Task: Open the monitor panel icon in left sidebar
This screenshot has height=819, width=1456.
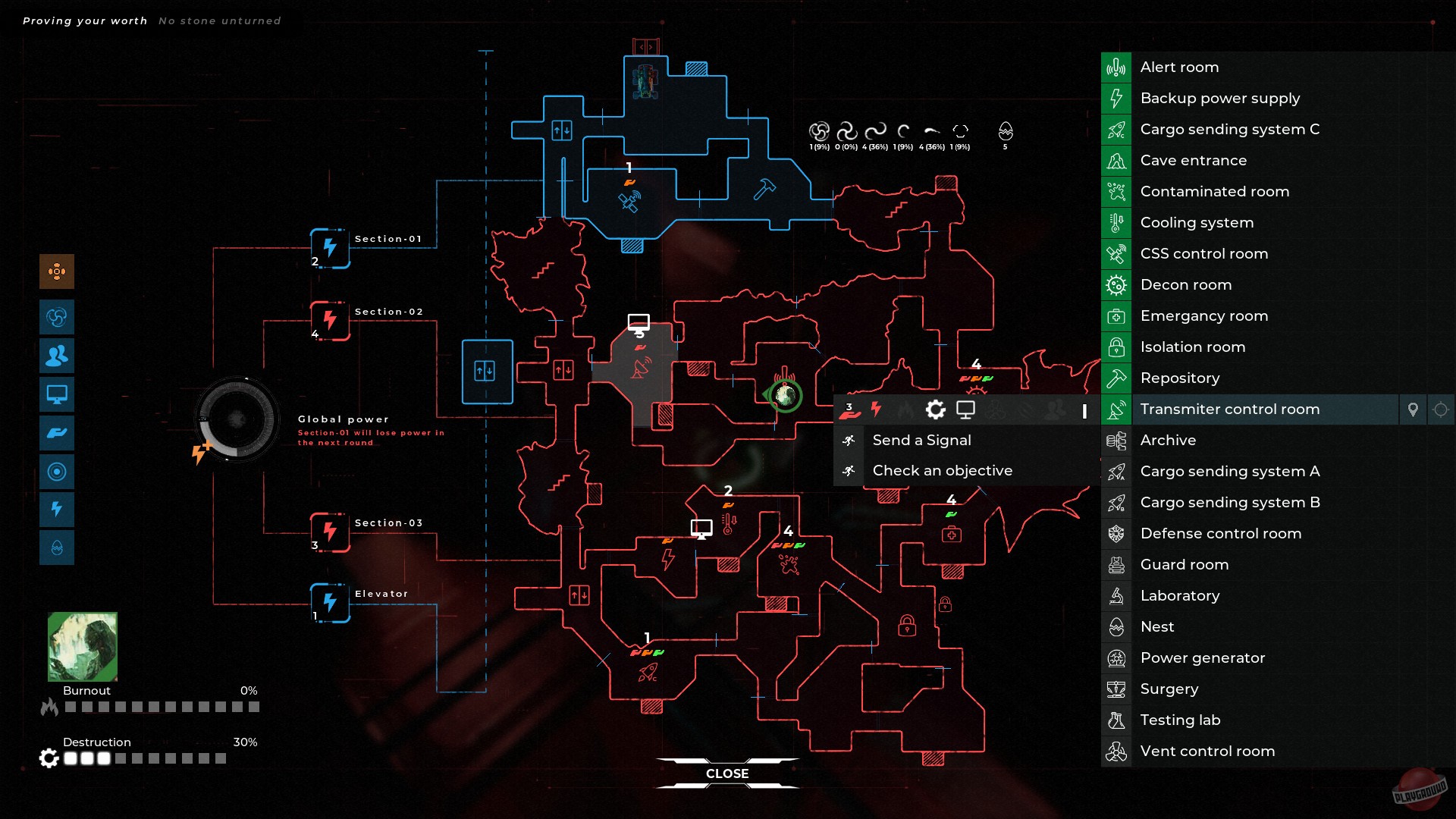Action: (x=57, y=394)
